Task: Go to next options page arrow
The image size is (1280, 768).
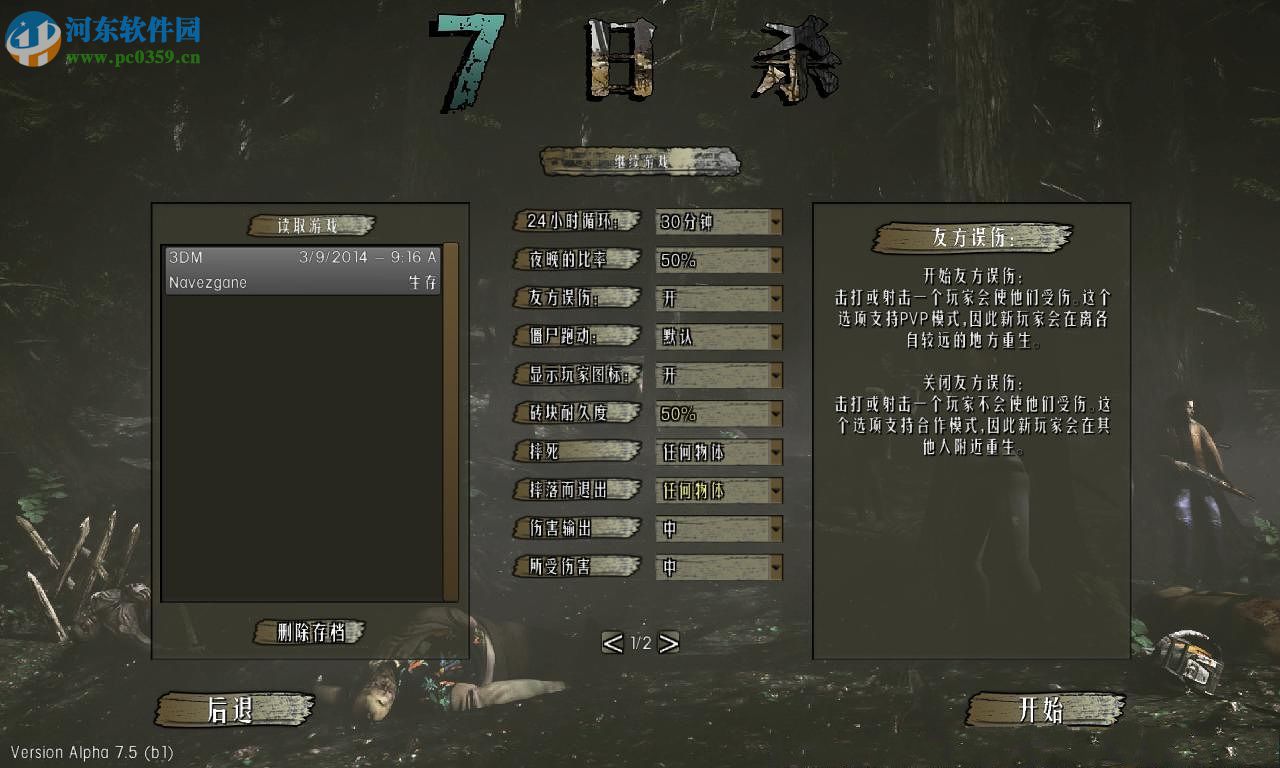Action: pos(669,643)
